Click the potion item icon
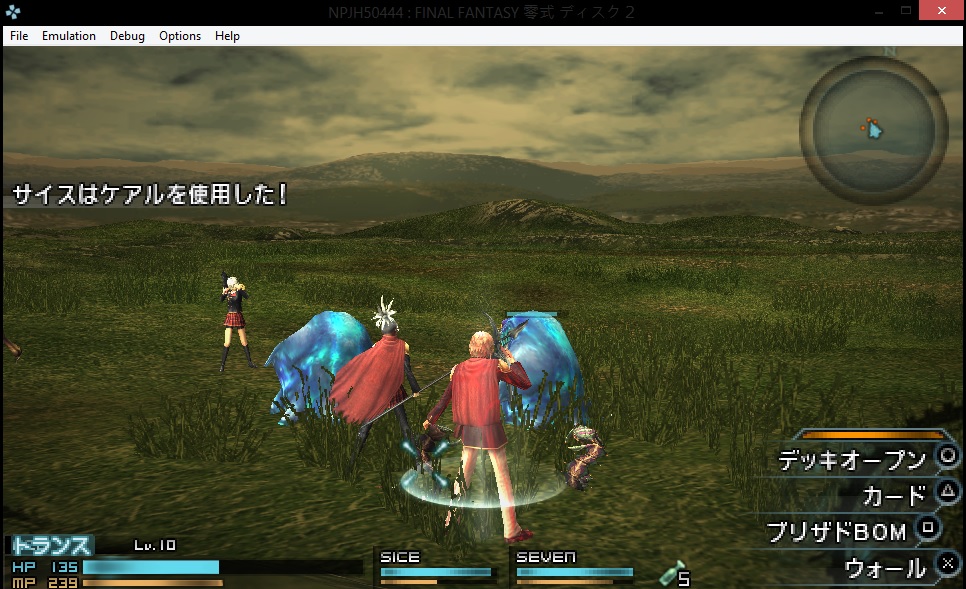 tap(673, 573)
